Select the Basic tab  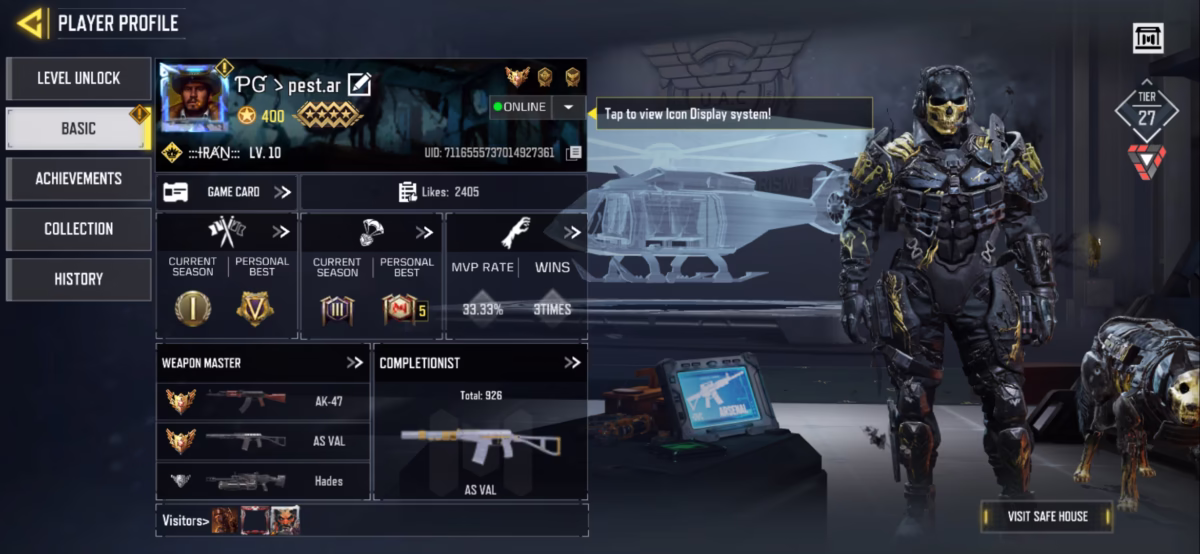pyautogui.click(x=78, y=128)
